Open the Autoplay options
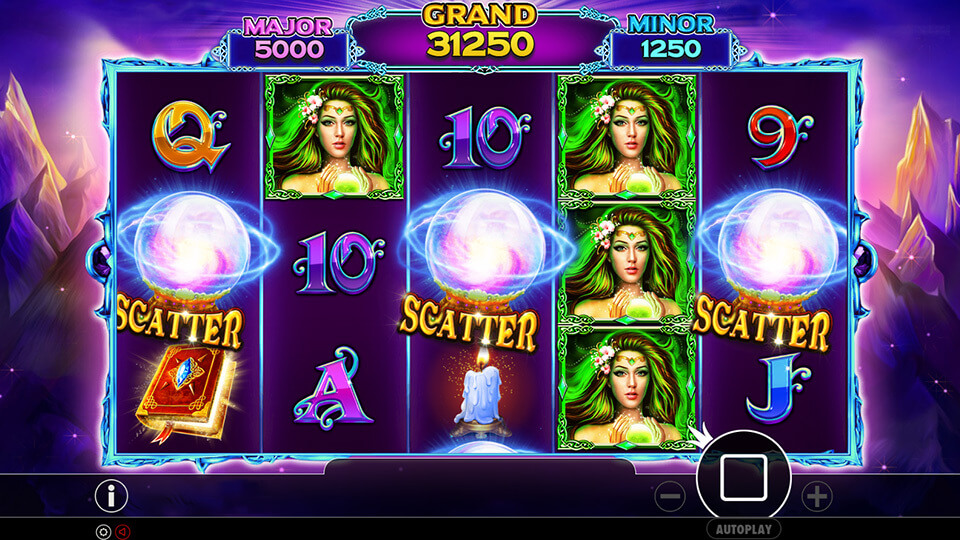Screen dimensions: 960x540 [x=743, y=528]
